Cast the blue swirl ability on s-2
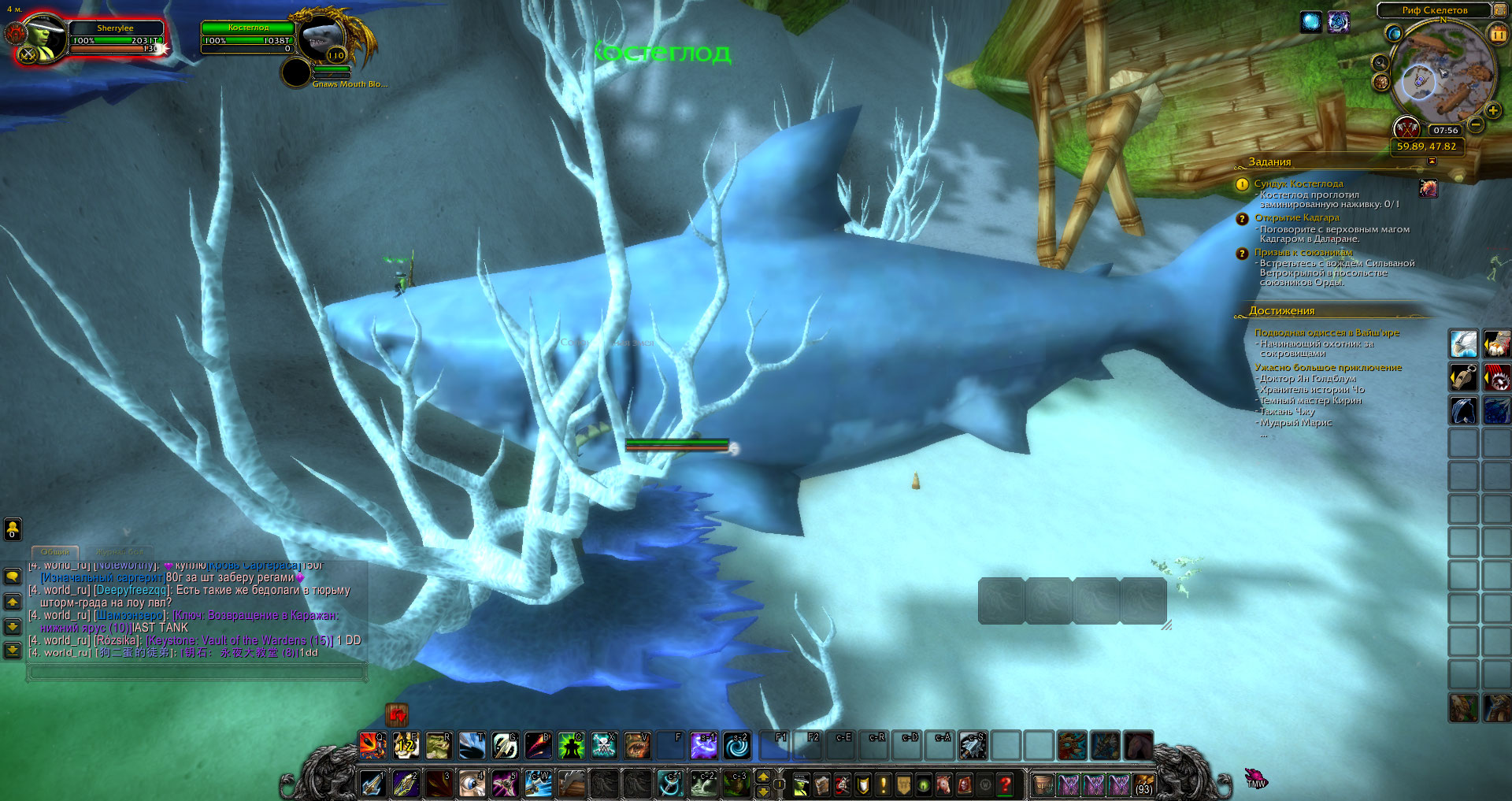The height and width of the screenshot is (801, 1512). 736,745
